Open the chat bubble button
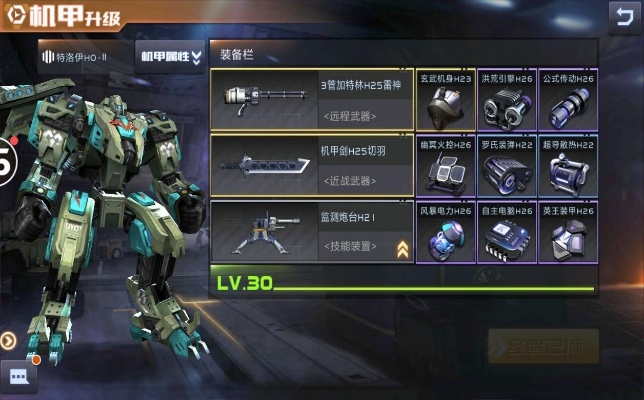Viewport: 644px width, 400px height. click(19, 376)
